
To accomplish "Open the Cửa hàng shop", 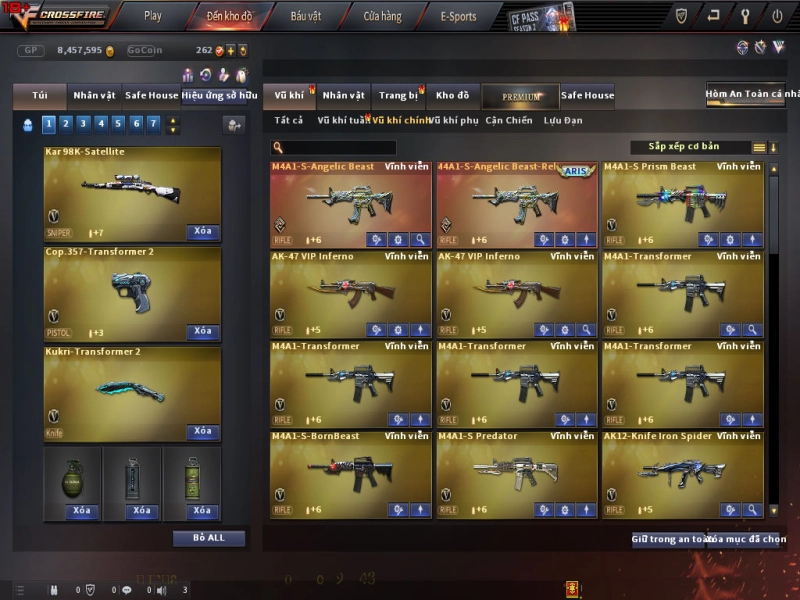I will [x=382, y=16].
